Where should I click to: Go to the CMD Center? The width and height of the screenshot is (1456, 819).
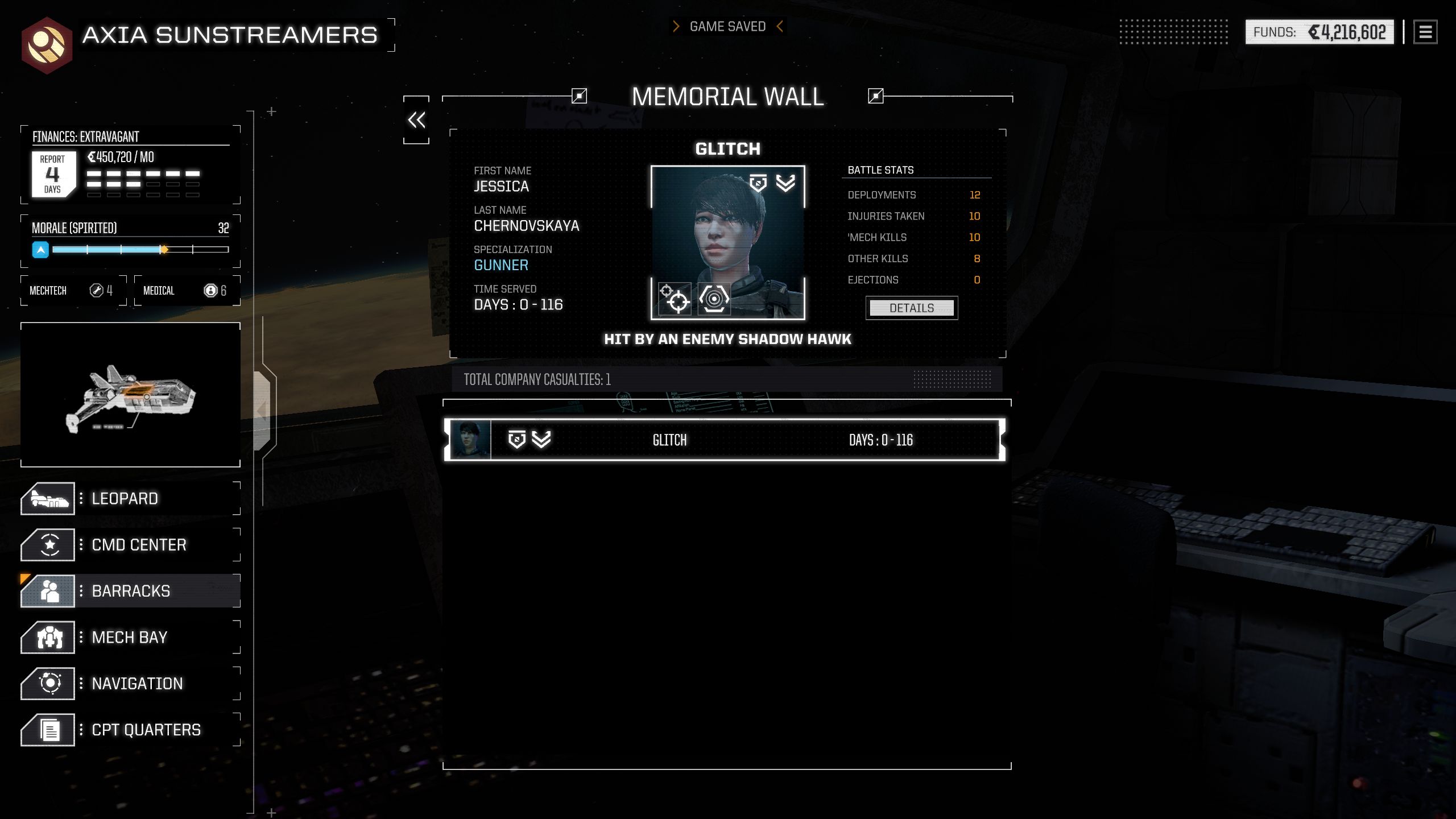pos(130,545)
